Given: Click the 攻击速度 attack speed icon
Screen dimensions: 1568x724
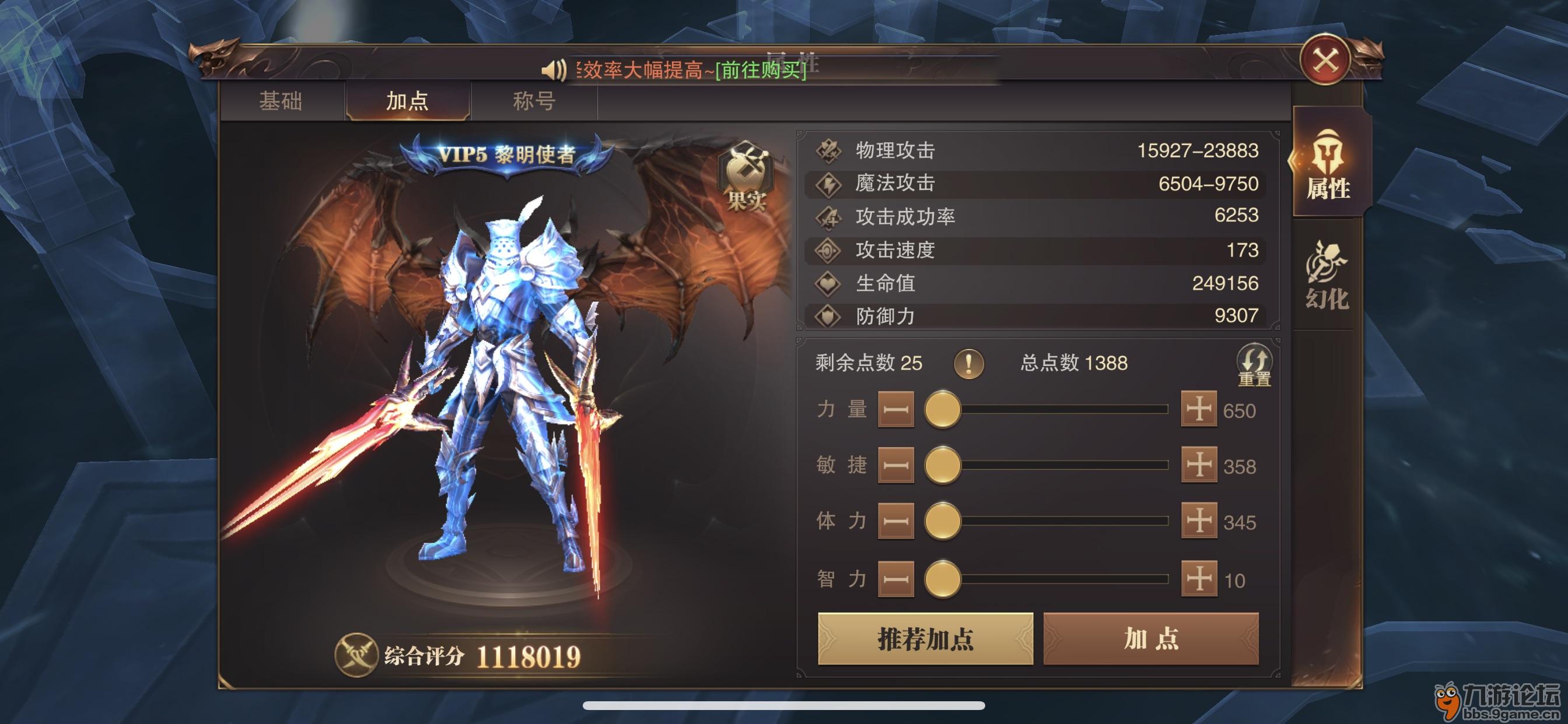Looking at the screenshot, I should point(829,250).
